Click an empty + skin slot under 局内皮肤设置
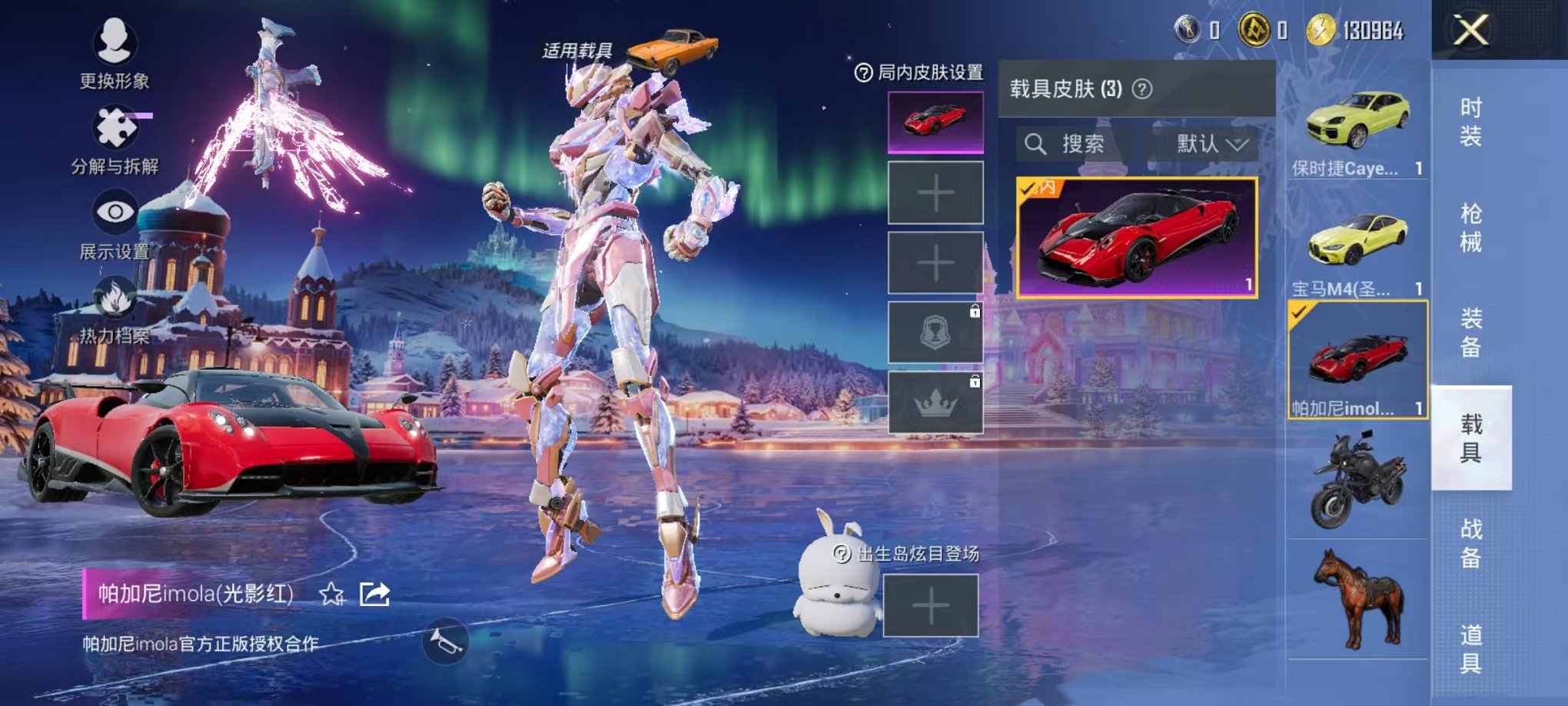The width and height of the screenshot is (1568, 706). click(935, 191)
